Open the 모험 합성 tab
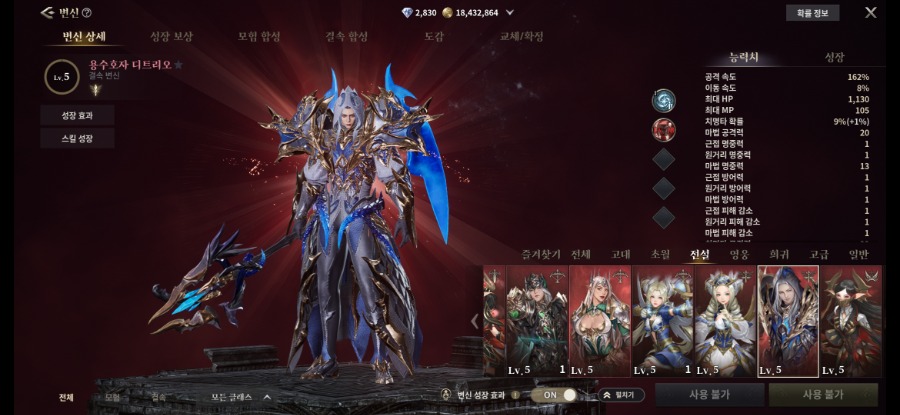The image size is (900, 415). [x=259, y=37]
